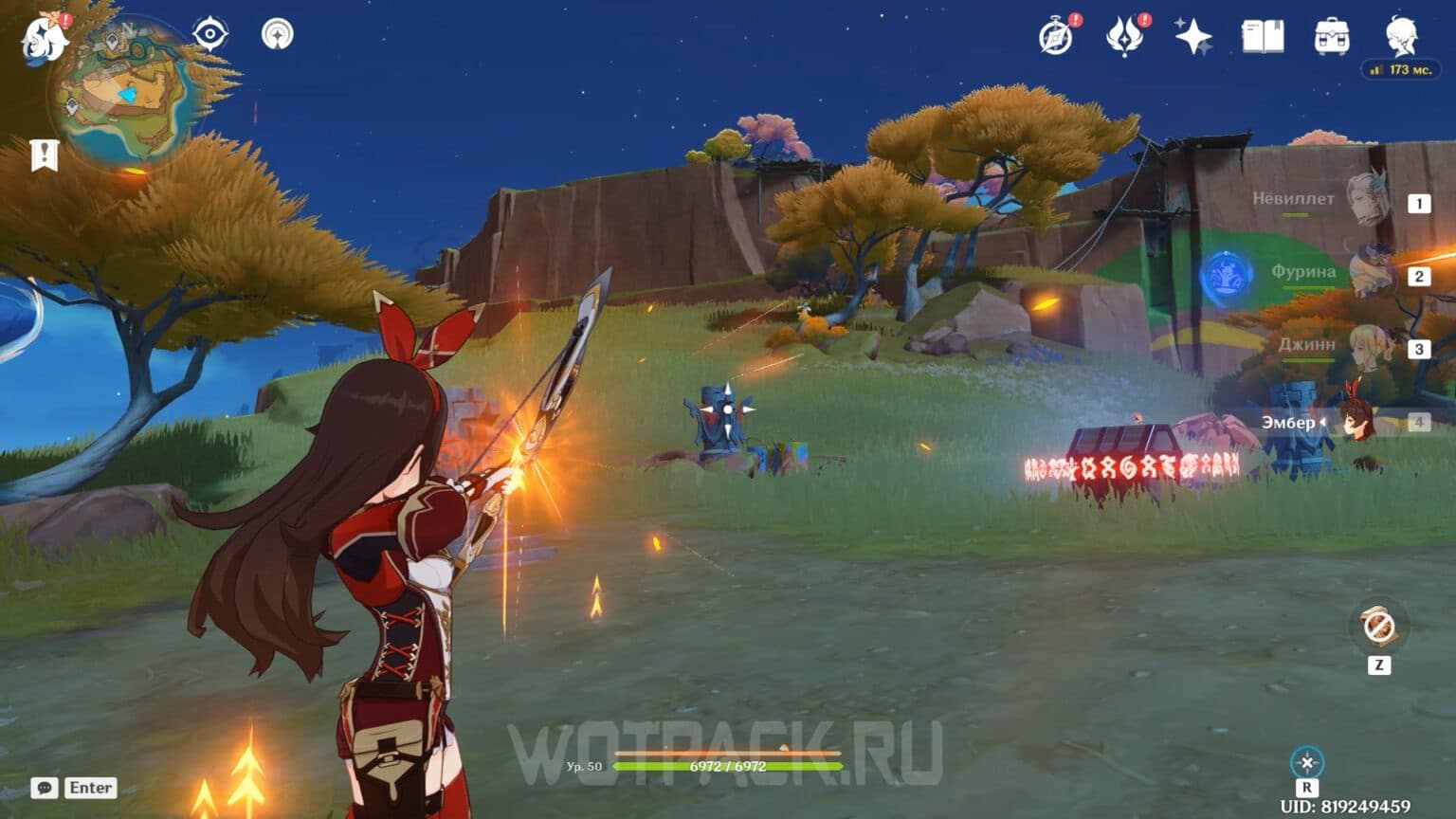Open the Adventurer Handbook book icon
The height and width of the screenshot is (819, 1456).
pyautogui.click(x=1265, y=34)
